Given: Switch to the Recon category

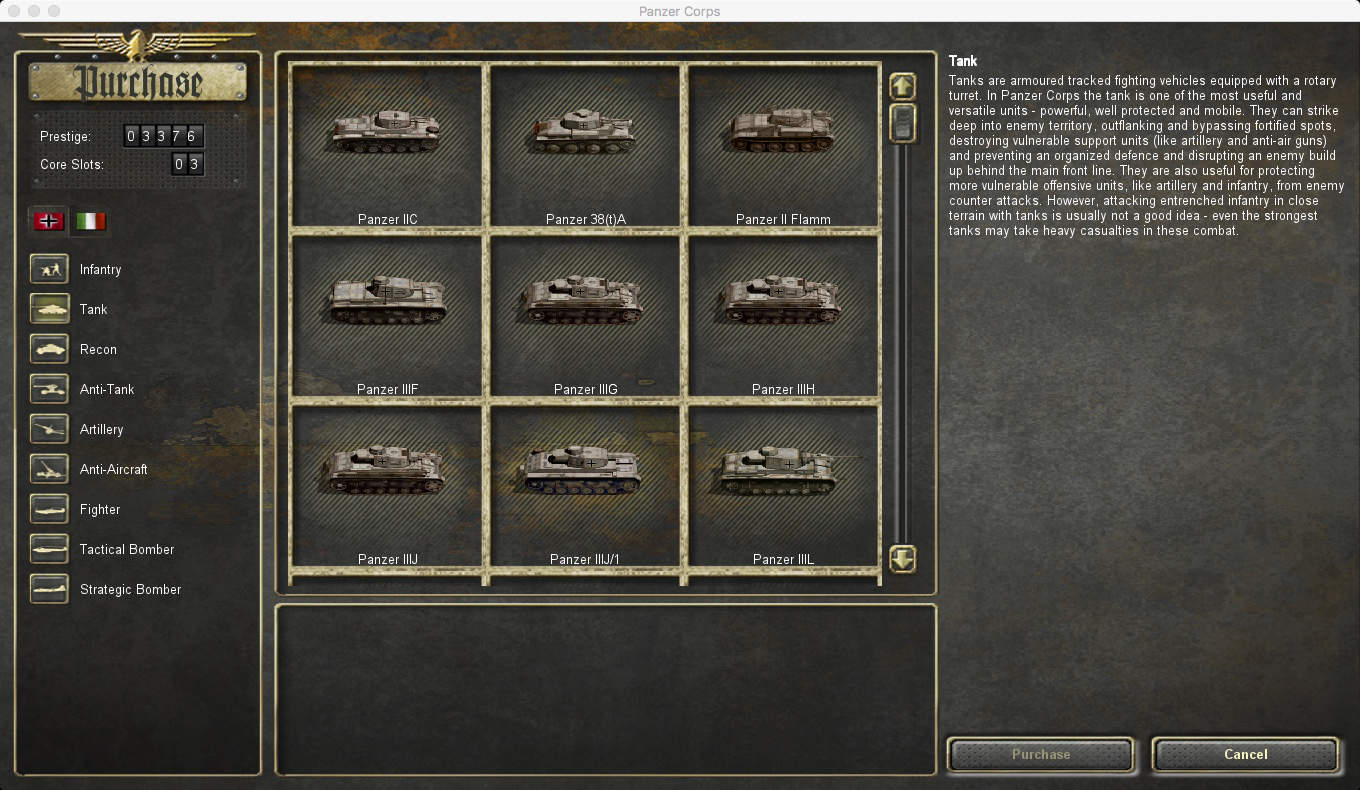Looking at the screenshot, I should click(50, 349).
